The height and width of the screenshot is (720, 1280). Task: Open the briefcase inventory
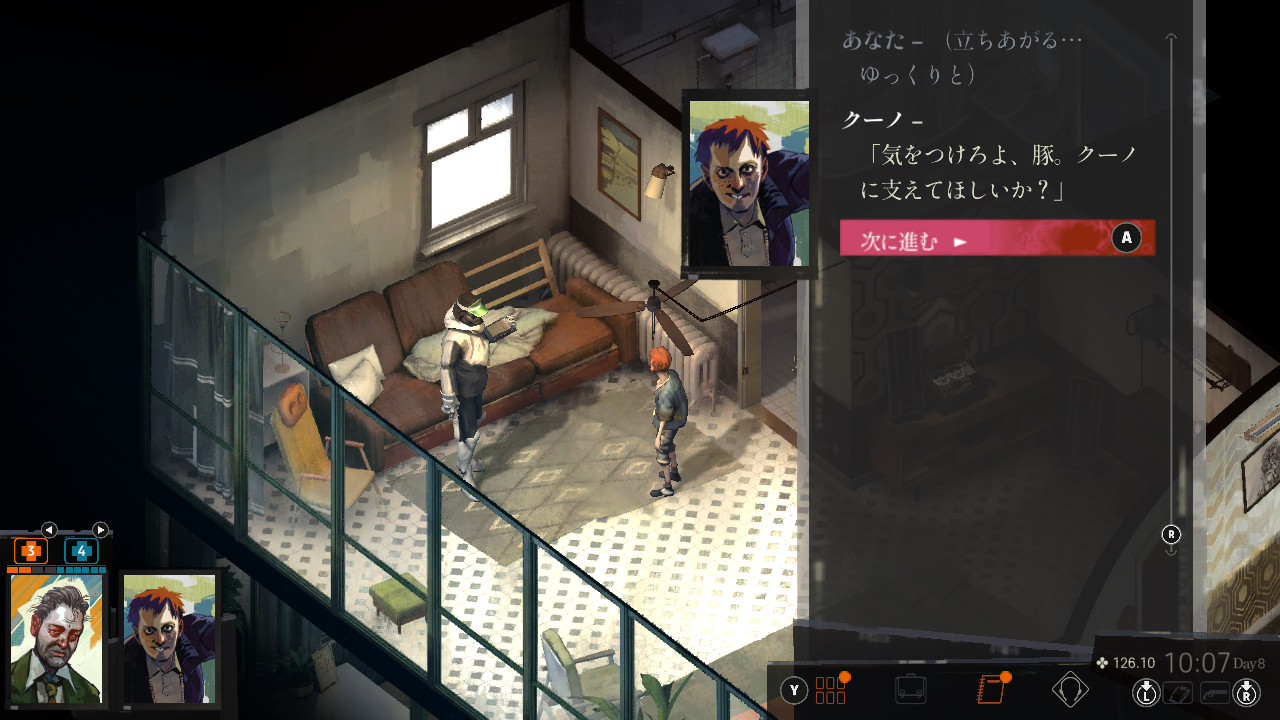(x=910, y=689)
